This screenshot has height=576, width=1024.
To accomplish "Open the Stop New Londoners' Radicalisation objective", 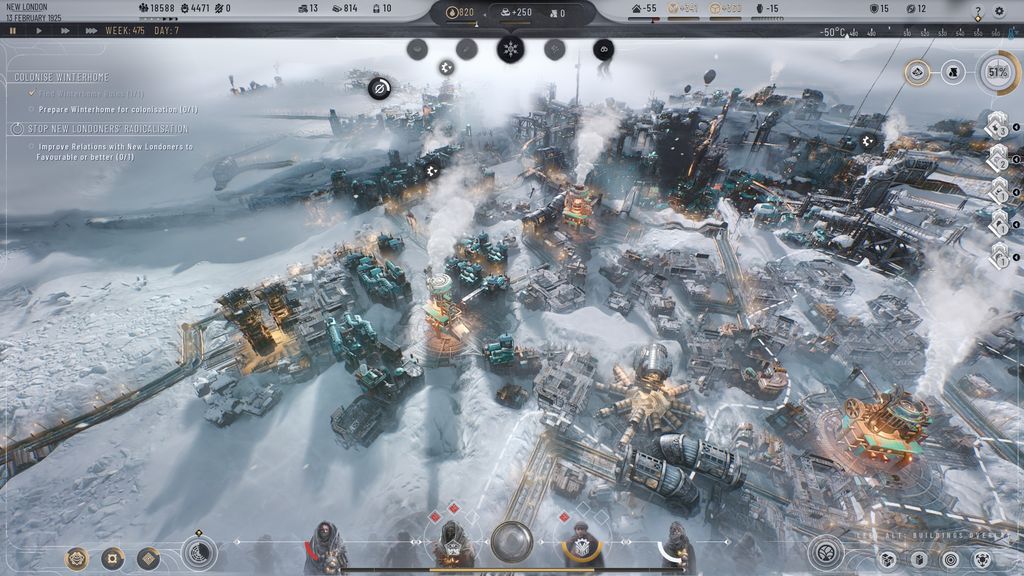I will [100, 129].
